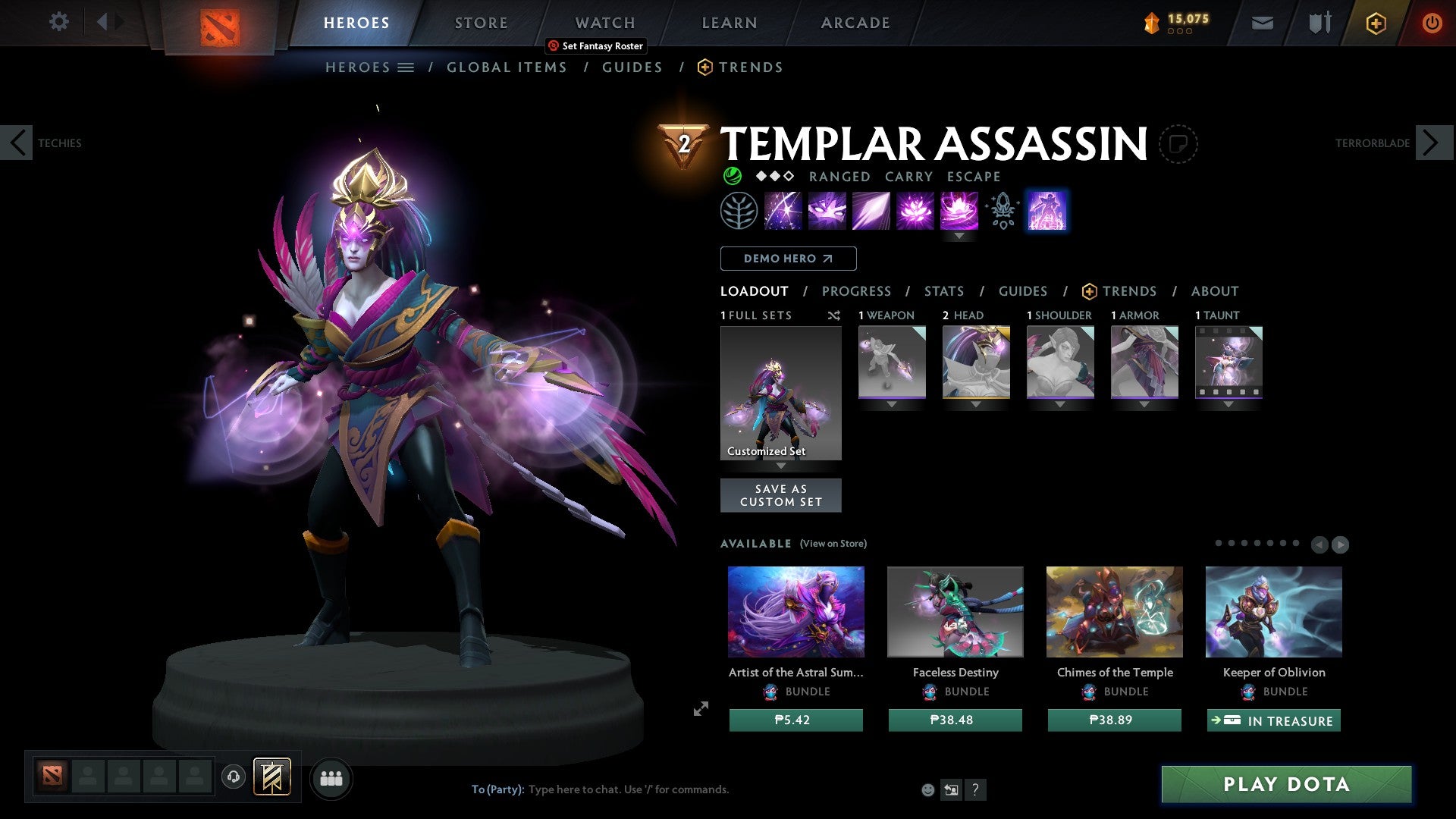Select the Faceless Destiny bundle thumbnail
The width and height of the screenshot is (1456, 819).
[955, 611]
